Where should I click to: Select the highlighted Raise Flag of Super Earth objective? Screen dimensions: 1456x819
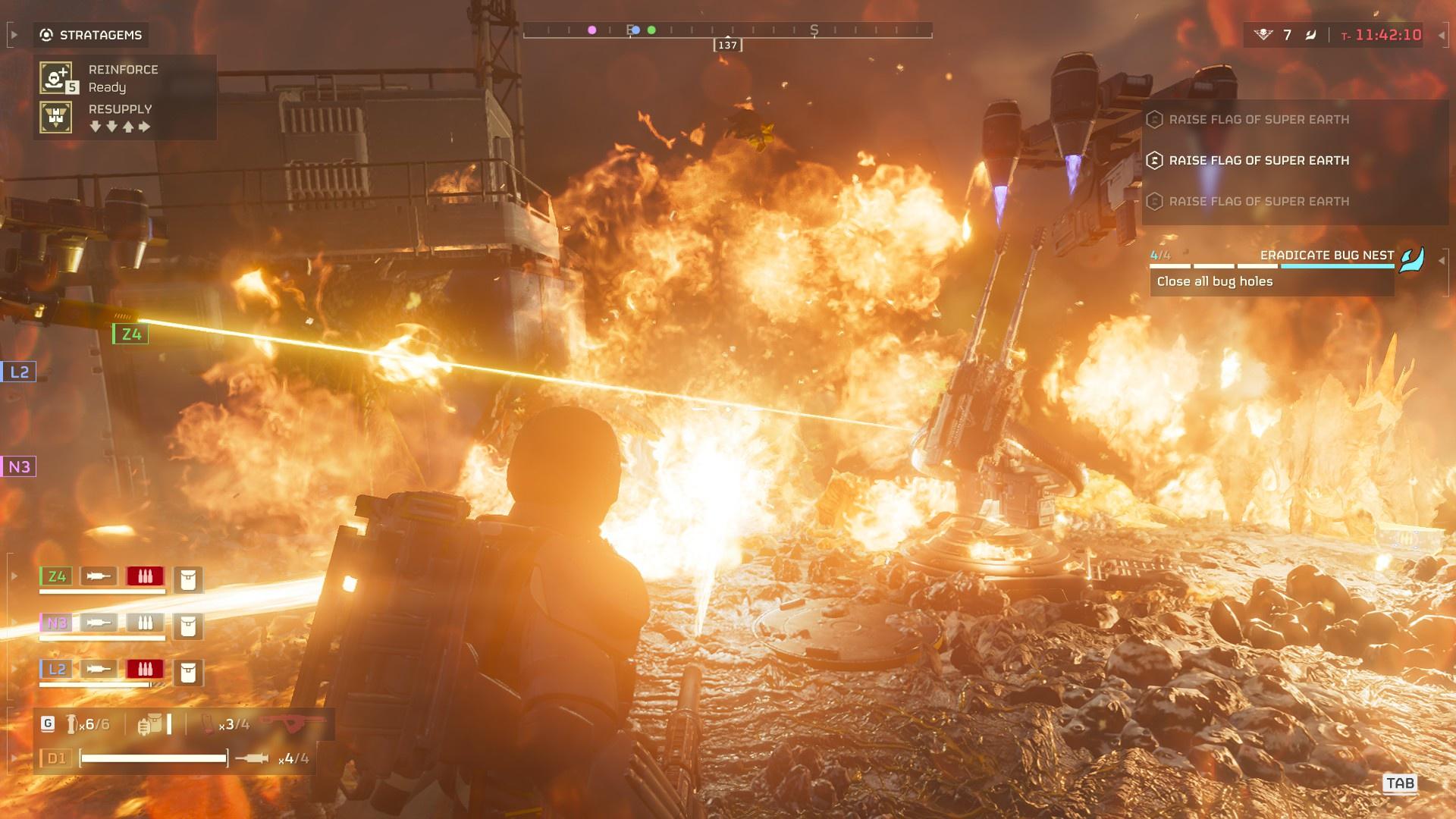(x=1258, y=161)
